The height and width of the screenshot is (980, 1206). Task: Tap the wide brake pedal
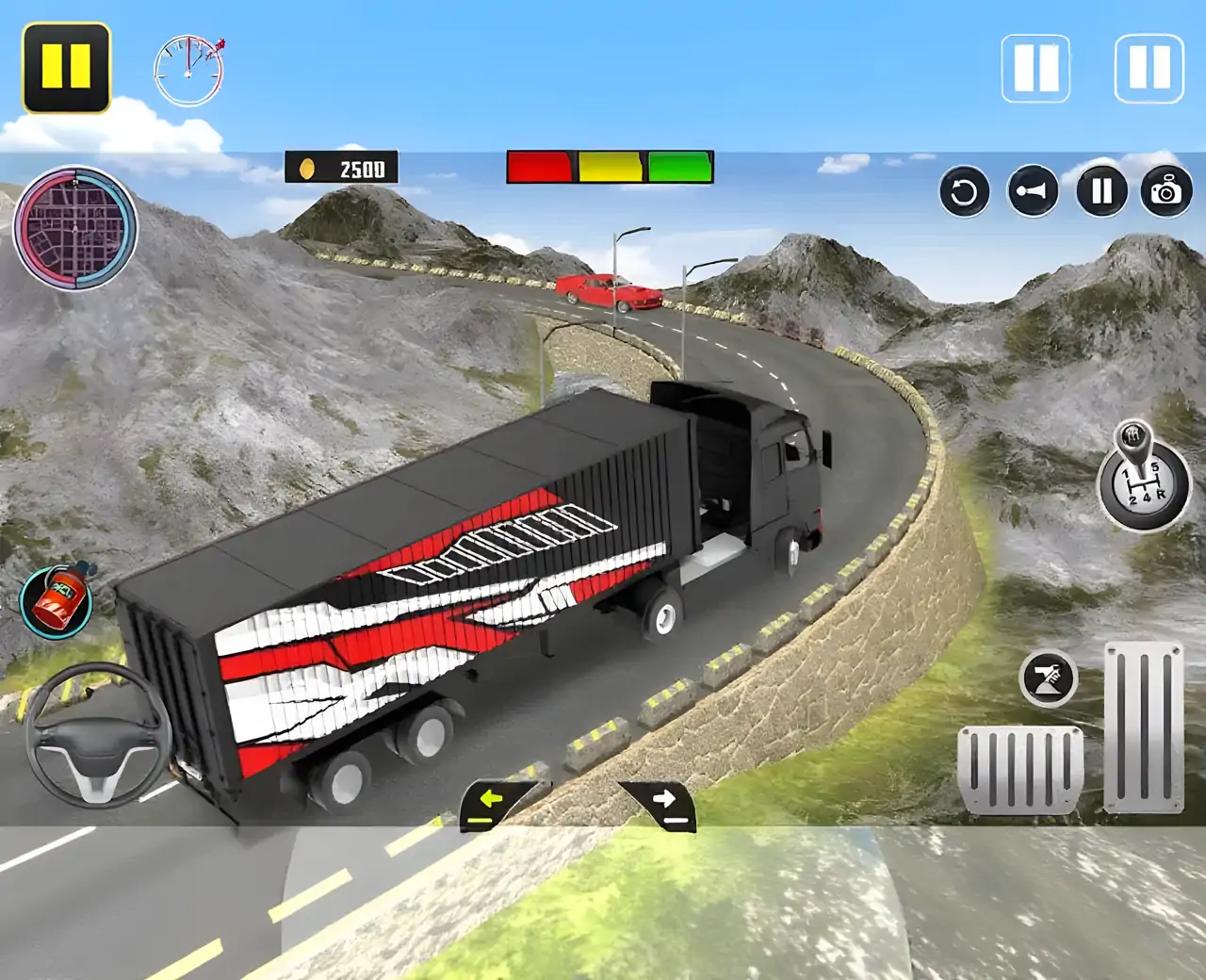pyautogui.click(x=1020, y=768)
